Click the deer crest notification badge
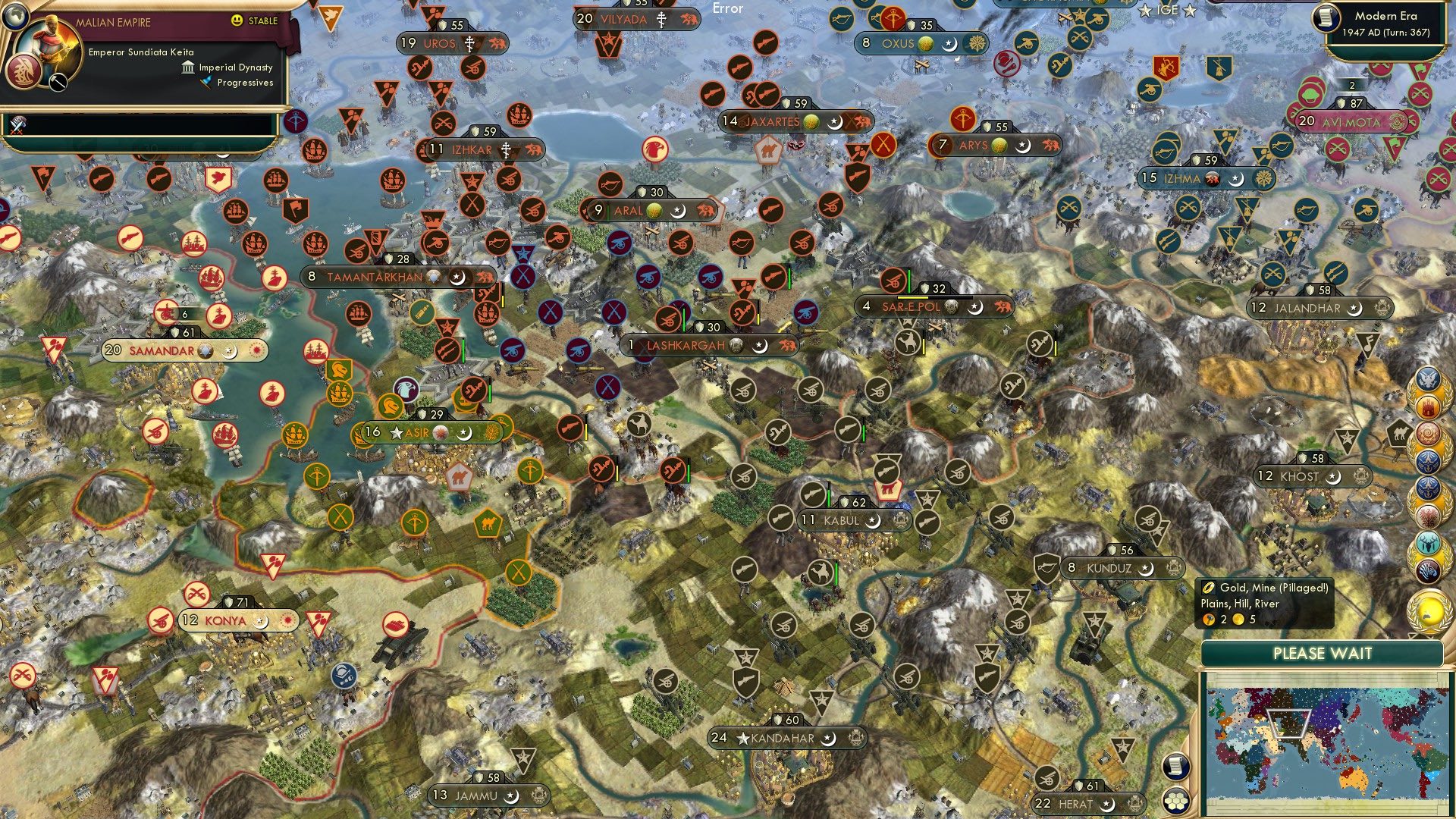This screenshot has height=819, width=1456. click(1429, 543)
